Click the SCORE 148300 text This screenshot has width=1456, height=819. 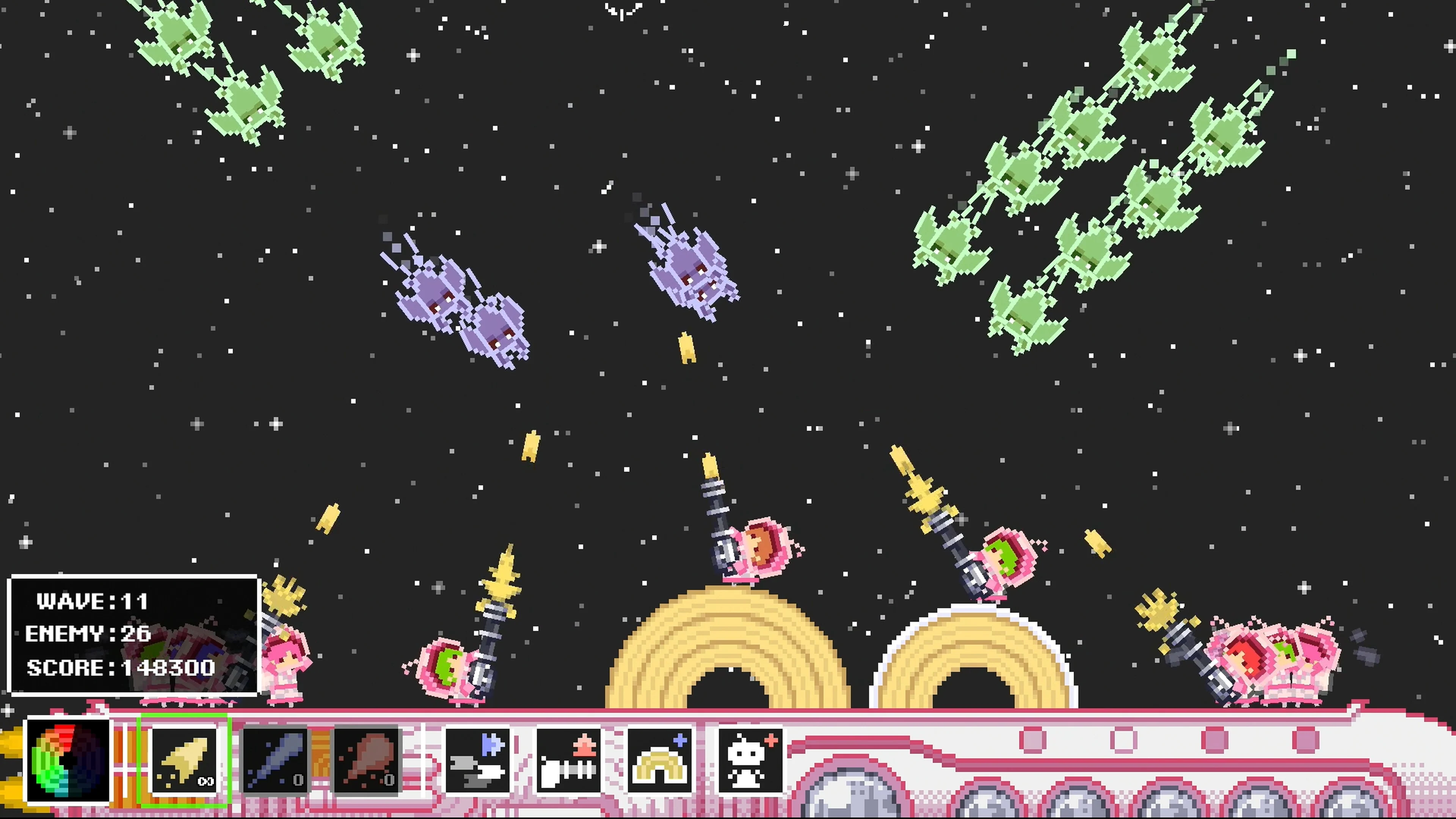click(121, 668)
